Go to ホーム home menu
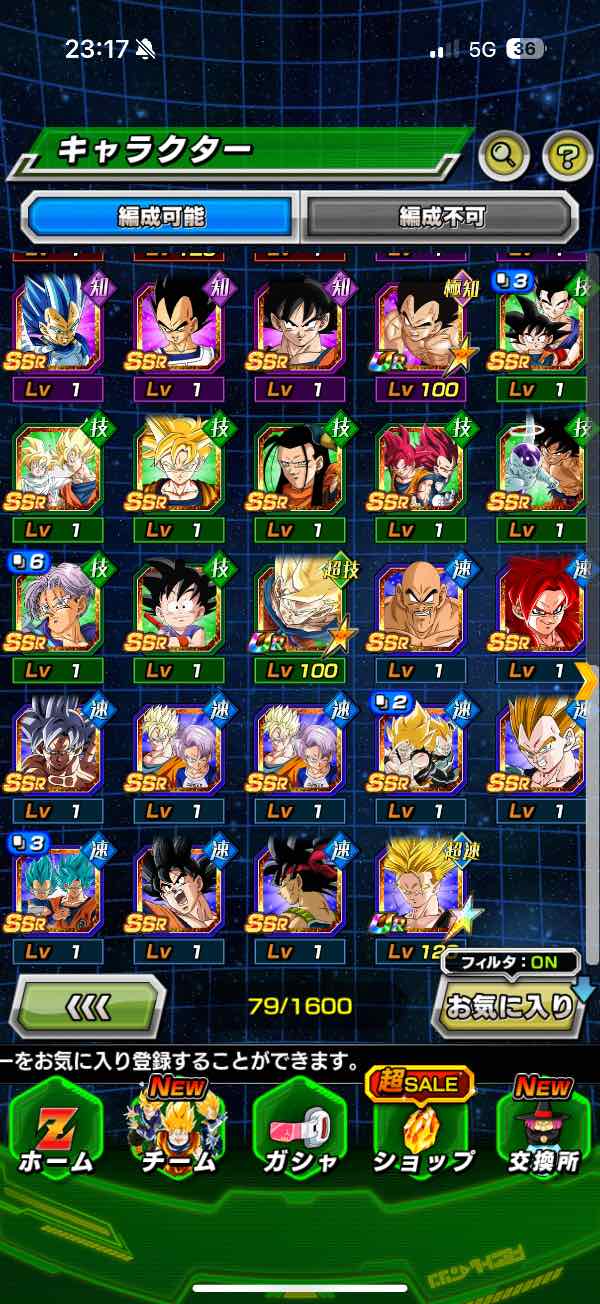The image size is (600, 1304). pos(55,1127)
